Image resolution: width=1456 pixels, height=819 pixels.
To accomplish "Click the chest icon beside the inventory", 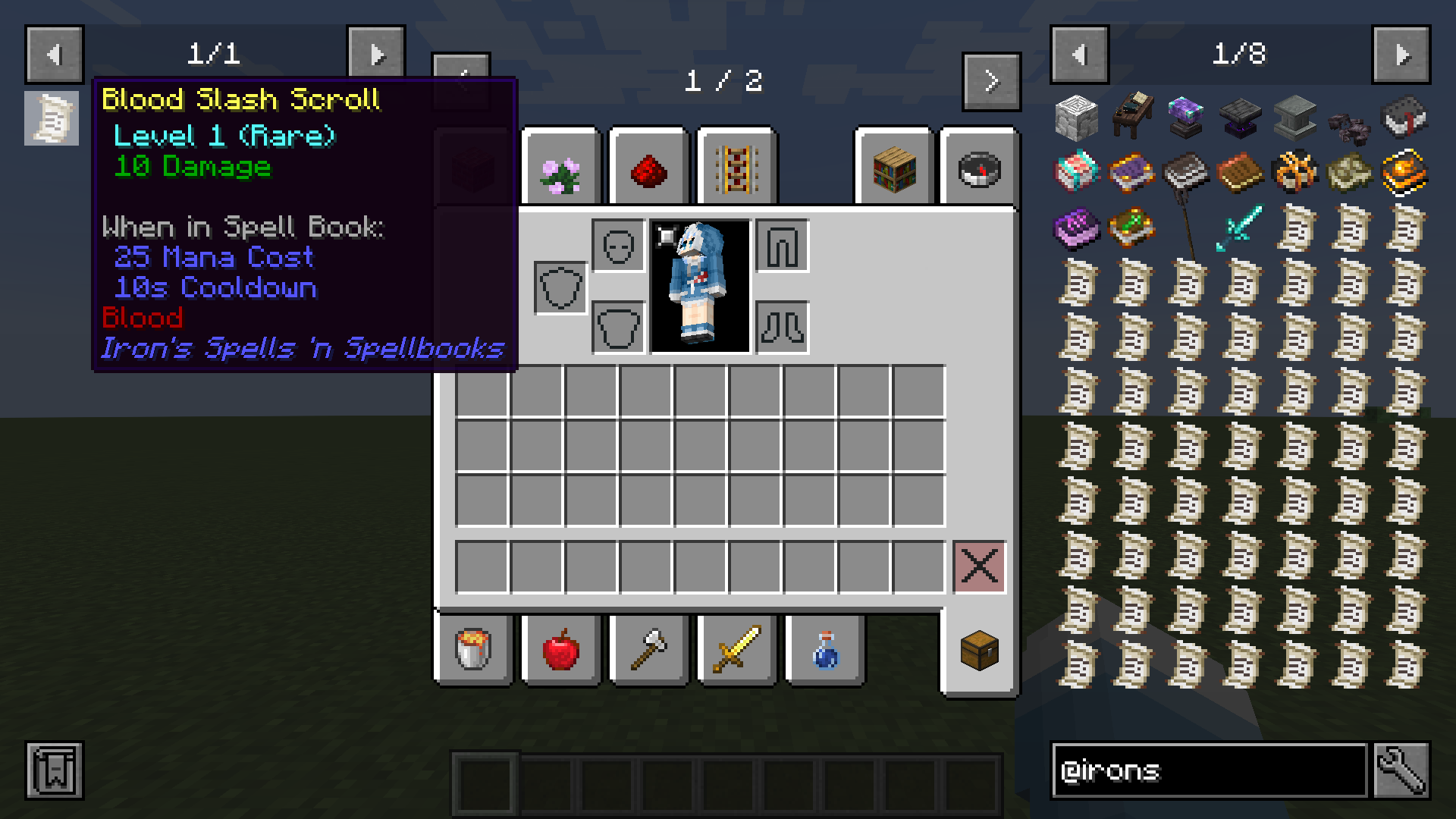I will pyautogui.click(x=980, y=651).
